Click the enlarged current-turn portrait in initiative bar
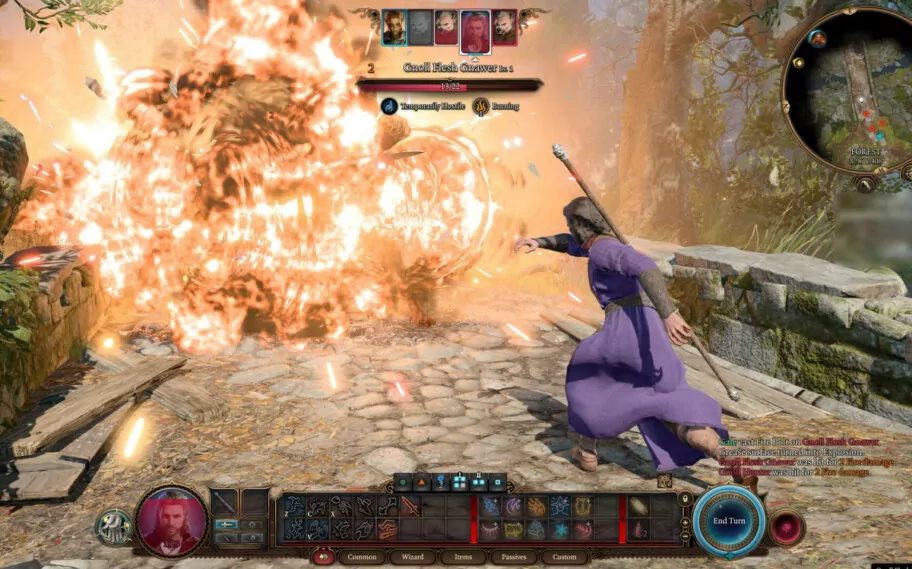Image resolution: width=912 pixels, height=569 pixels. click(474, 30)
